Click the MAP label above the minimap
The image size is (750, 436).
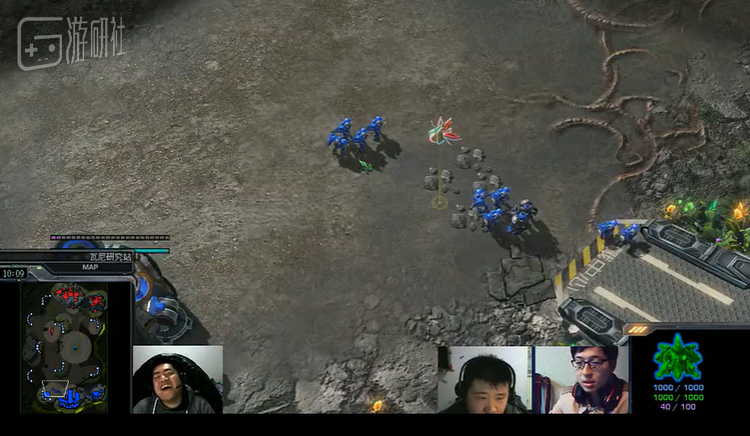point(89,268)
